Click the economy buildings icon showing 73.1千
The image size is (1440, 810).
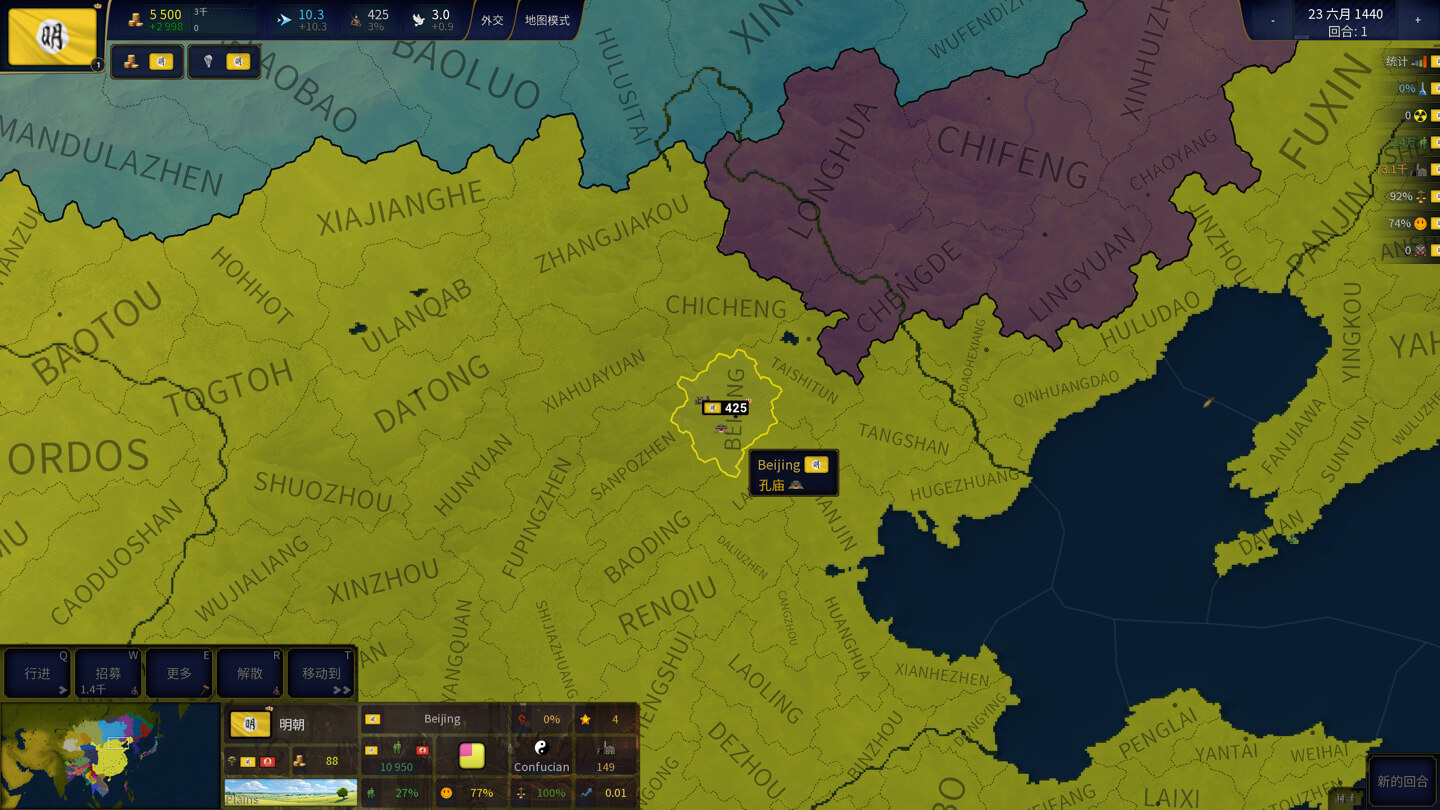(1423, 170)
